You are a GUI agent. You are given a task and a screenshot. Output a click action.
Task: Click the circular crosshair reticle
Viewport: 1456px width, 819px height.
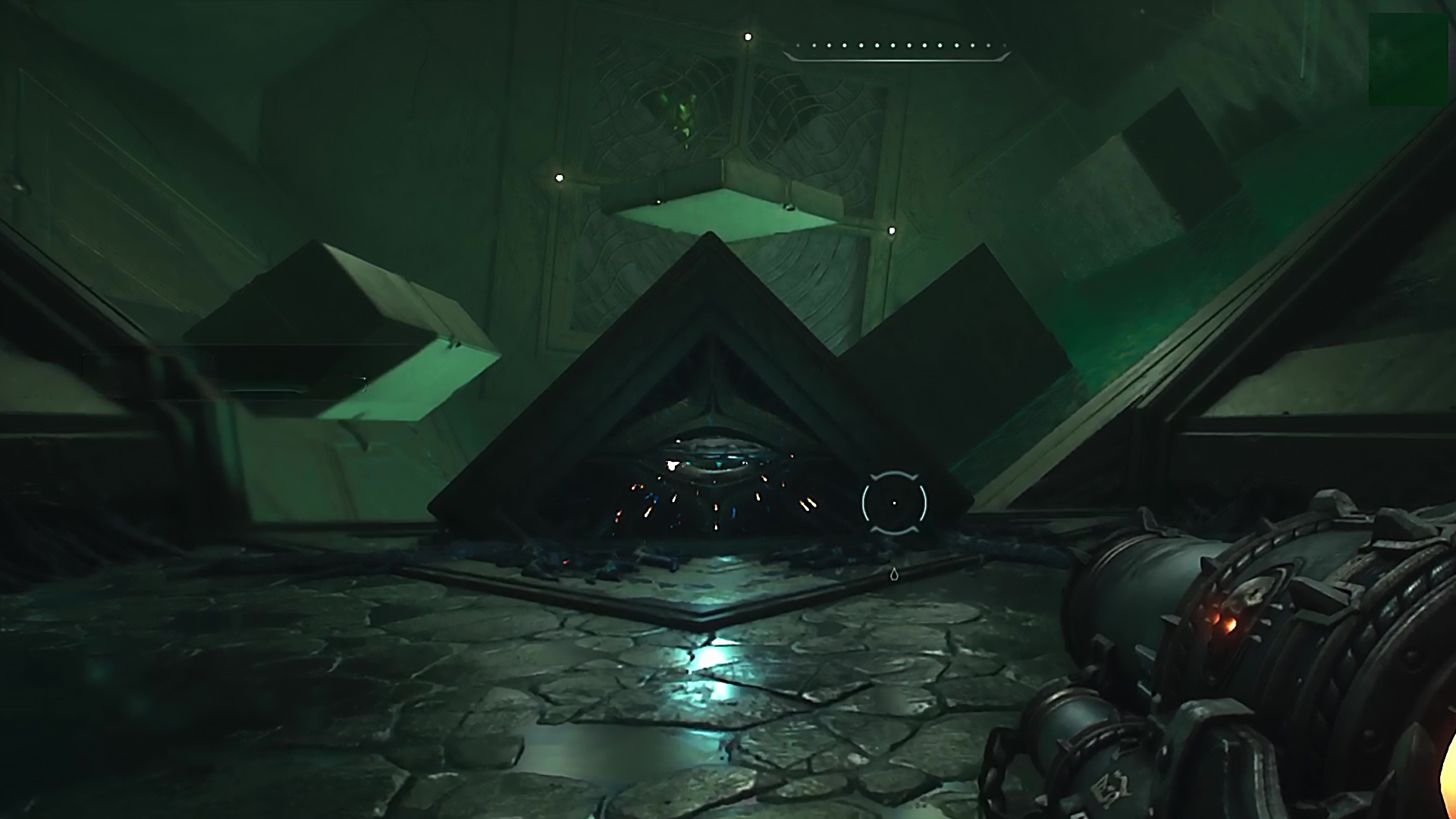[893, 502]
